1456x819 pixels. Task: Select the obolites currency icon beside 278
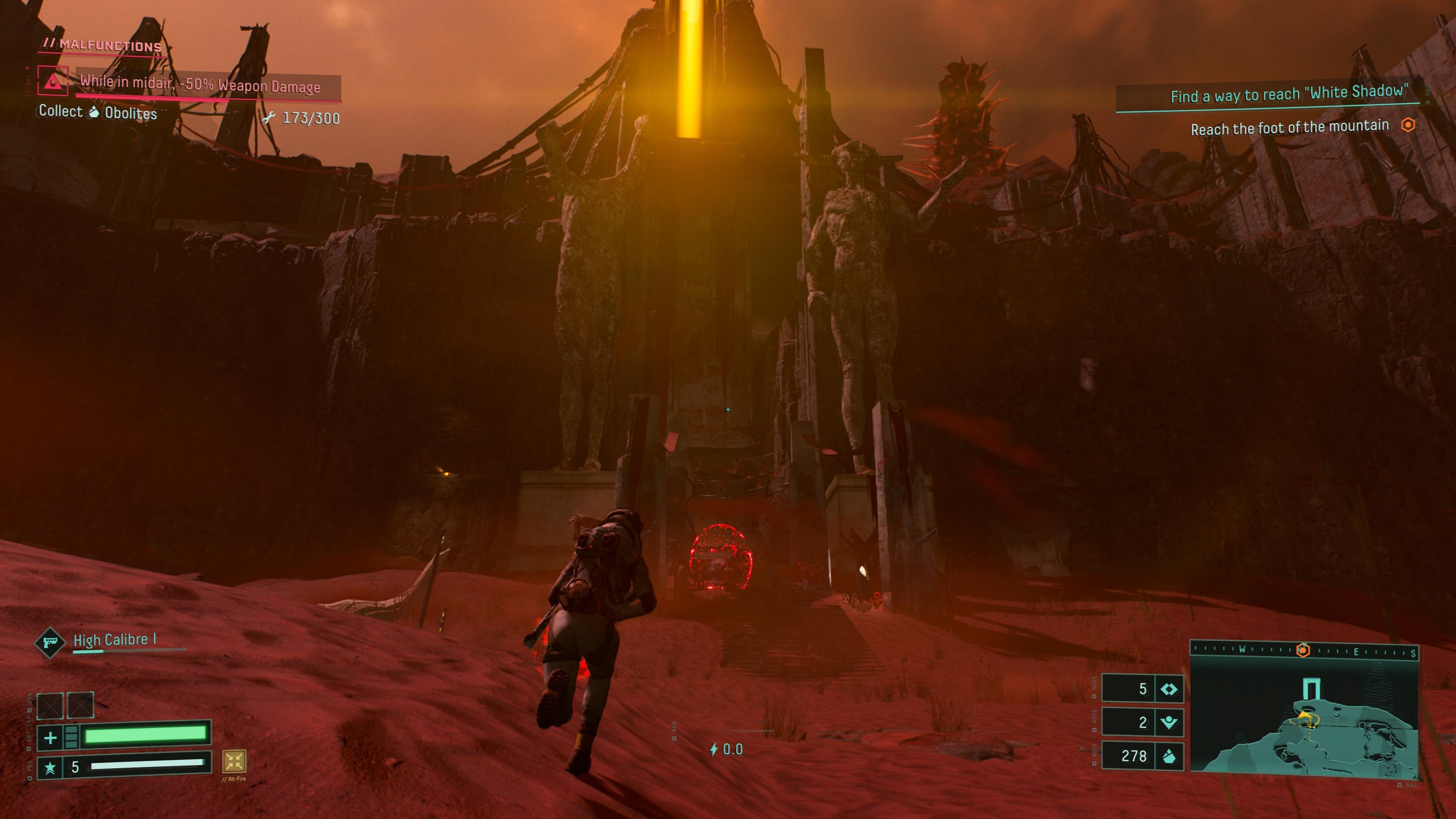click(x=1168, y=756)
